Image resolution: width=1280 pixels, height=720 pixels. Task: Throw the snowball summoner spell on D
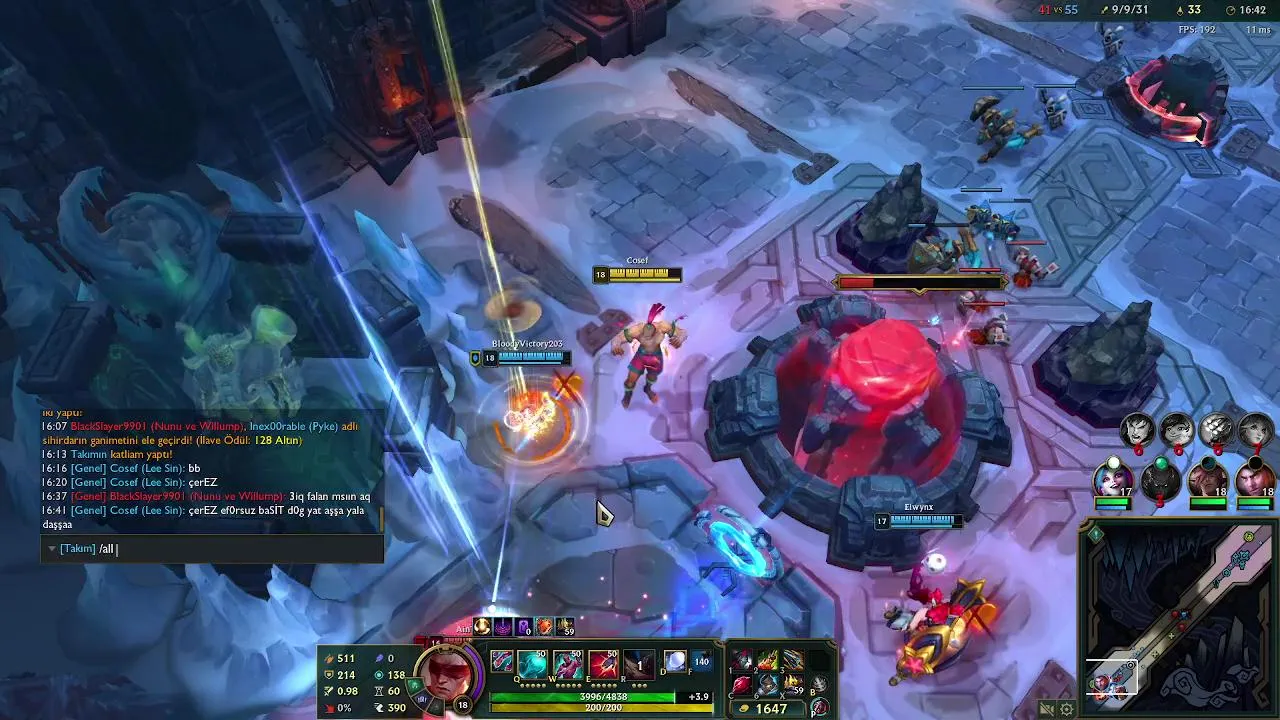[674, 661]
